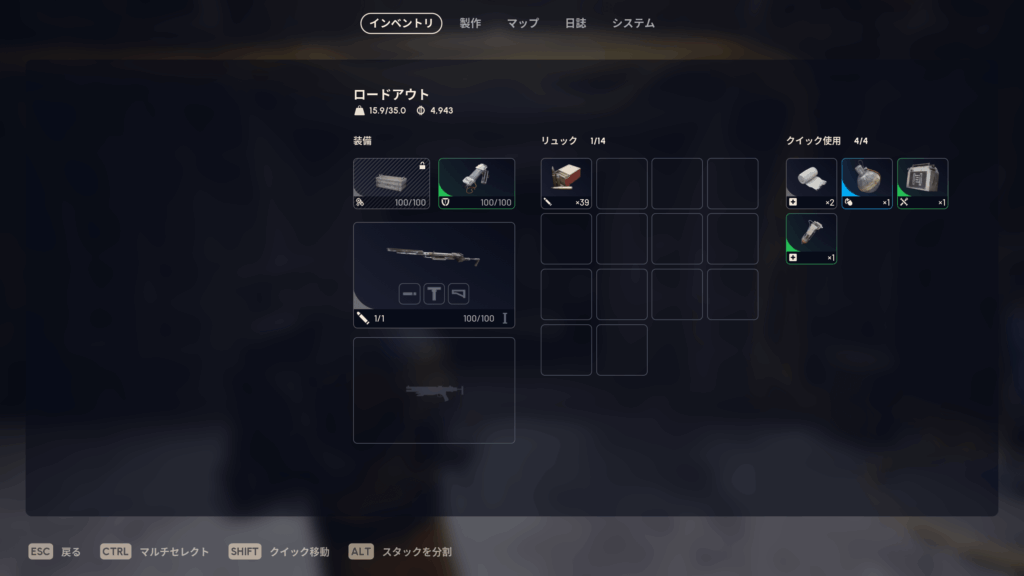Viewport: 1024px width, 576px height.
Task: Select the empty secondary weapon slot
Action: 433,390
